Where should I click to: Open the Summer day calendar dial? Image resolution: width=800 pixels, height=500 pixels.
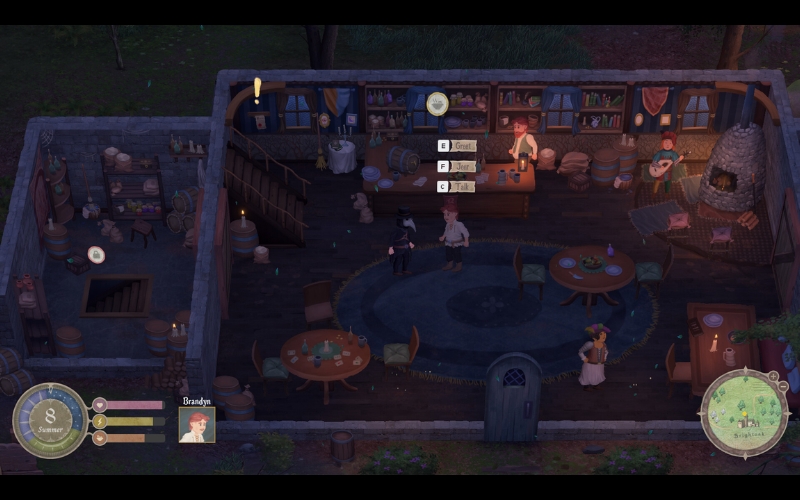pyautogui.click(x=50, y=420)
